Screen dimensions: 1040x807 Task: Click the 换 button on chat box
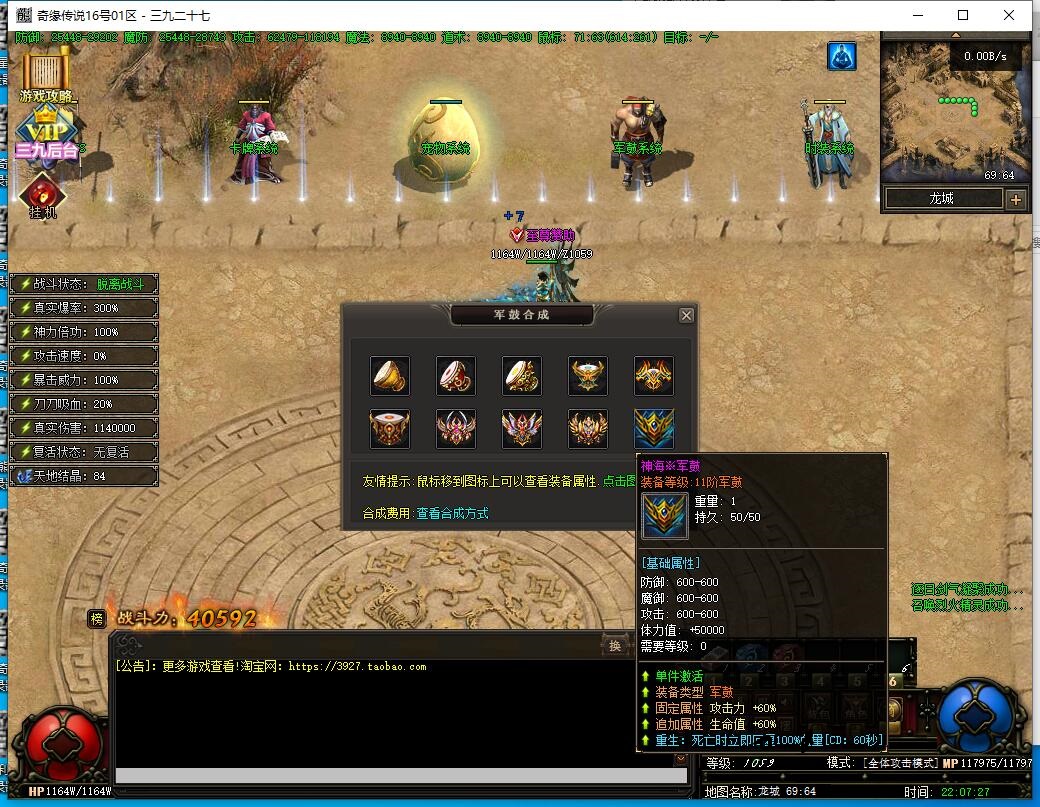coord(615,646)
